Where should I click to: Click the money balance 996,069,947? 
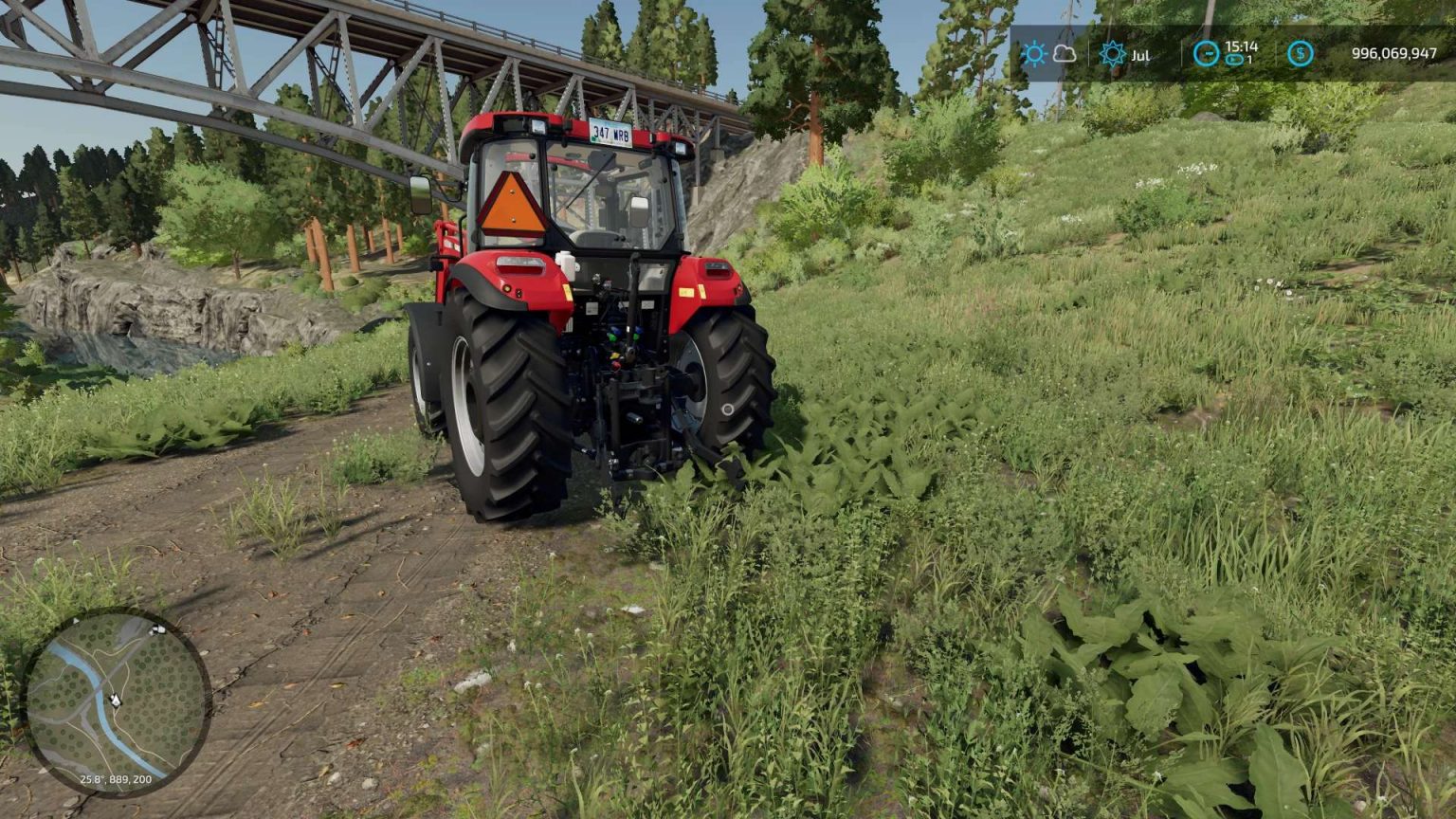click(1394, 53)
